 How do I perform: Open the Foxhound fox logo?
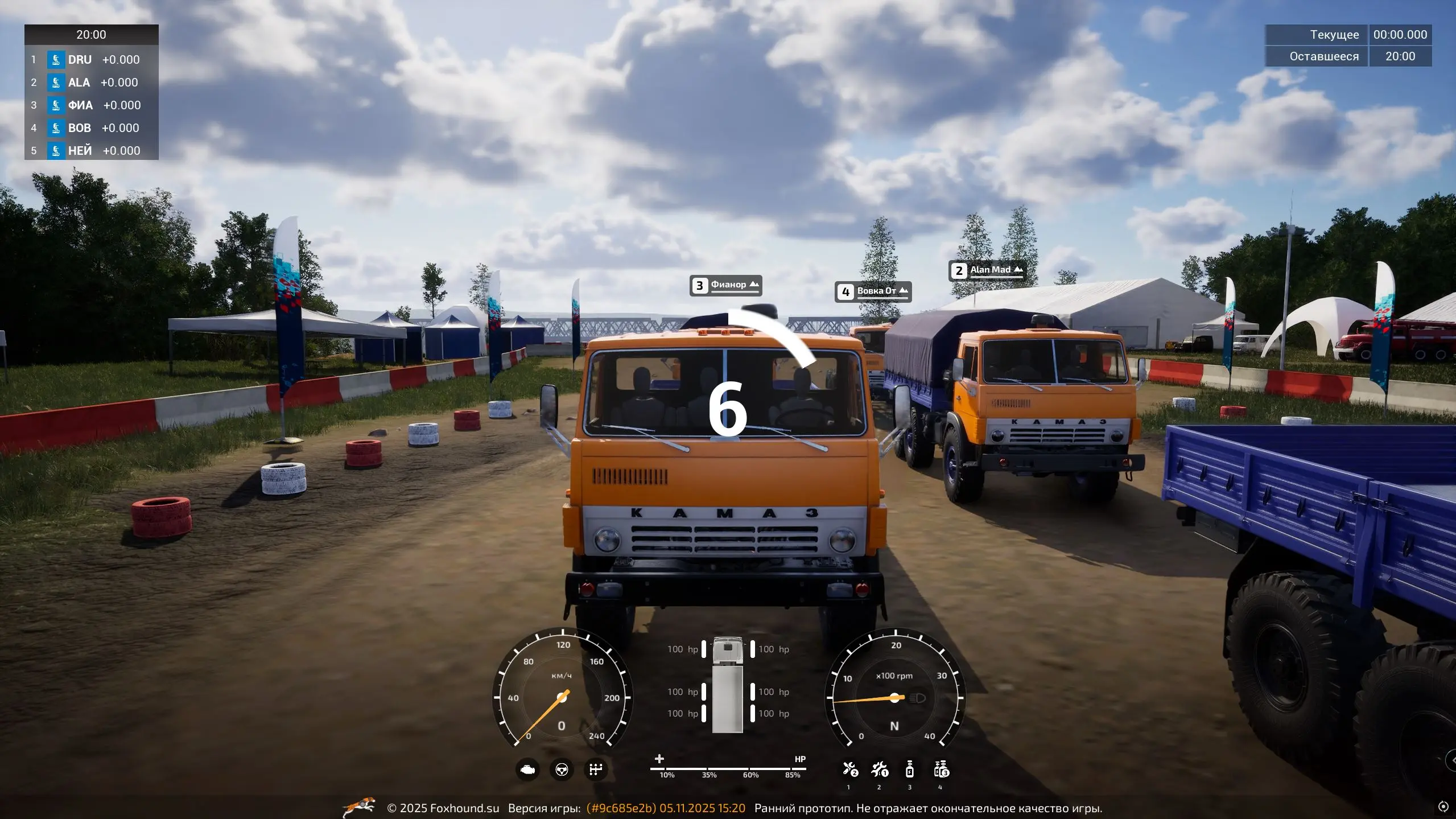(x=360, y=807)
